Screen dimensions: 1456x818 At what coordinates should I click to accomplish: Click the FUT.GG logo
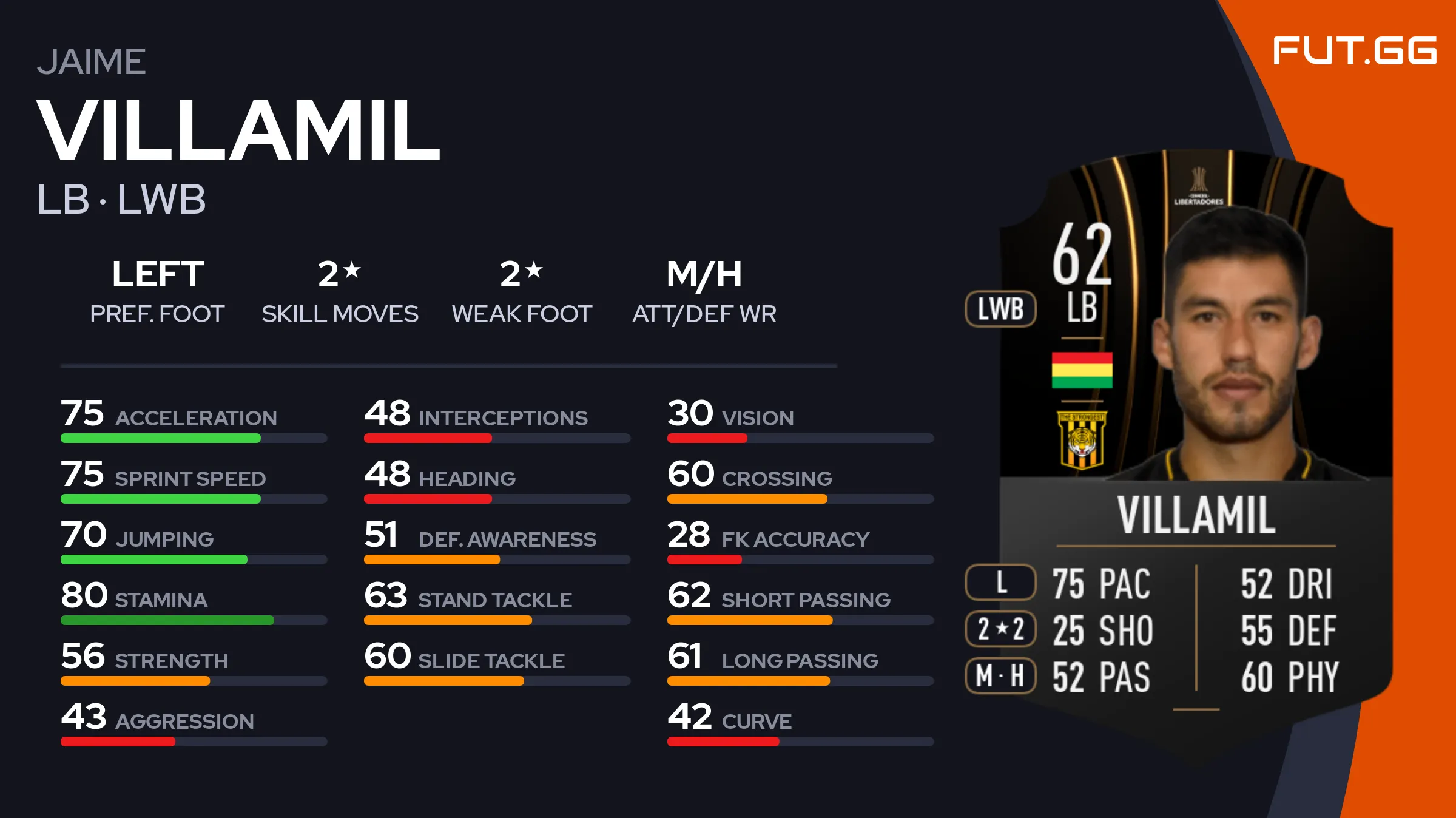click(x=1354, y=50)
